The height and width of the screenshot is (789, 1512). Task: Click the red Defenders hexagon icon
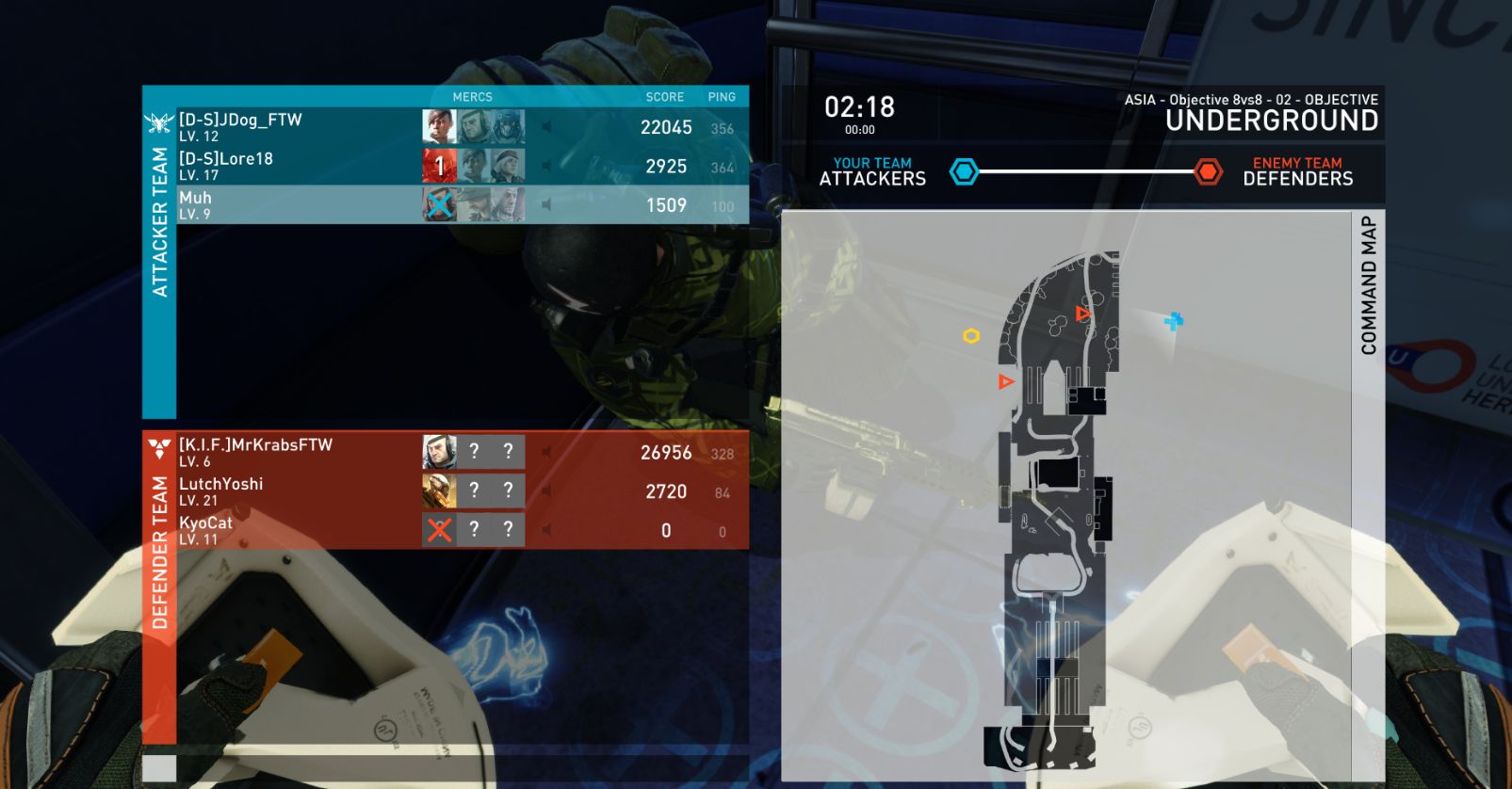1208,171
